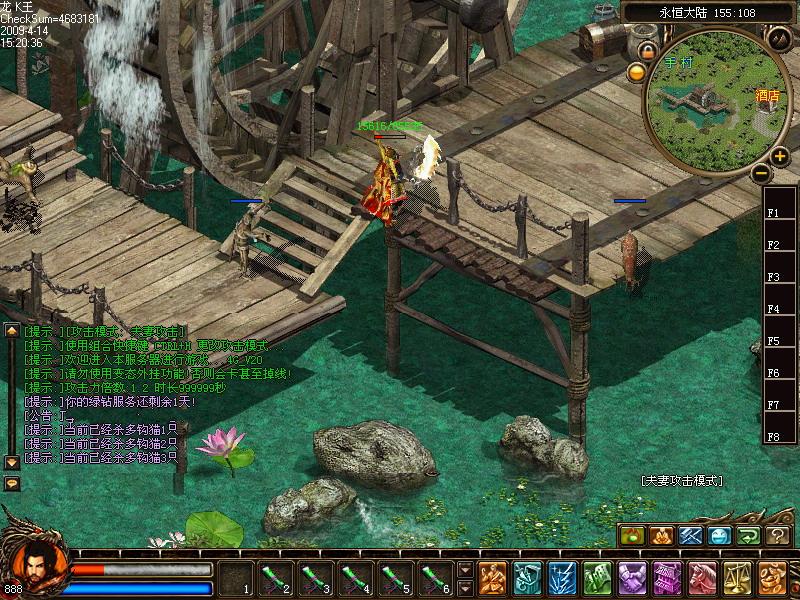Zoom in the minimap with plus button
This screenshot has height=600, width=800.
pos(779,156)
